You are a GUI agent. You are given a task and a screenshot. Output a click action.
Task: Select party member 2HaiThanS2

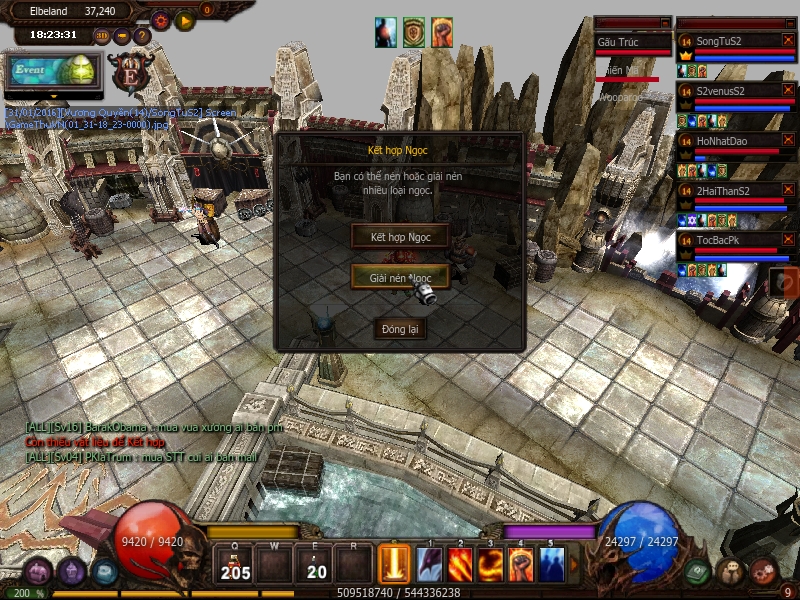coord(726,190)
